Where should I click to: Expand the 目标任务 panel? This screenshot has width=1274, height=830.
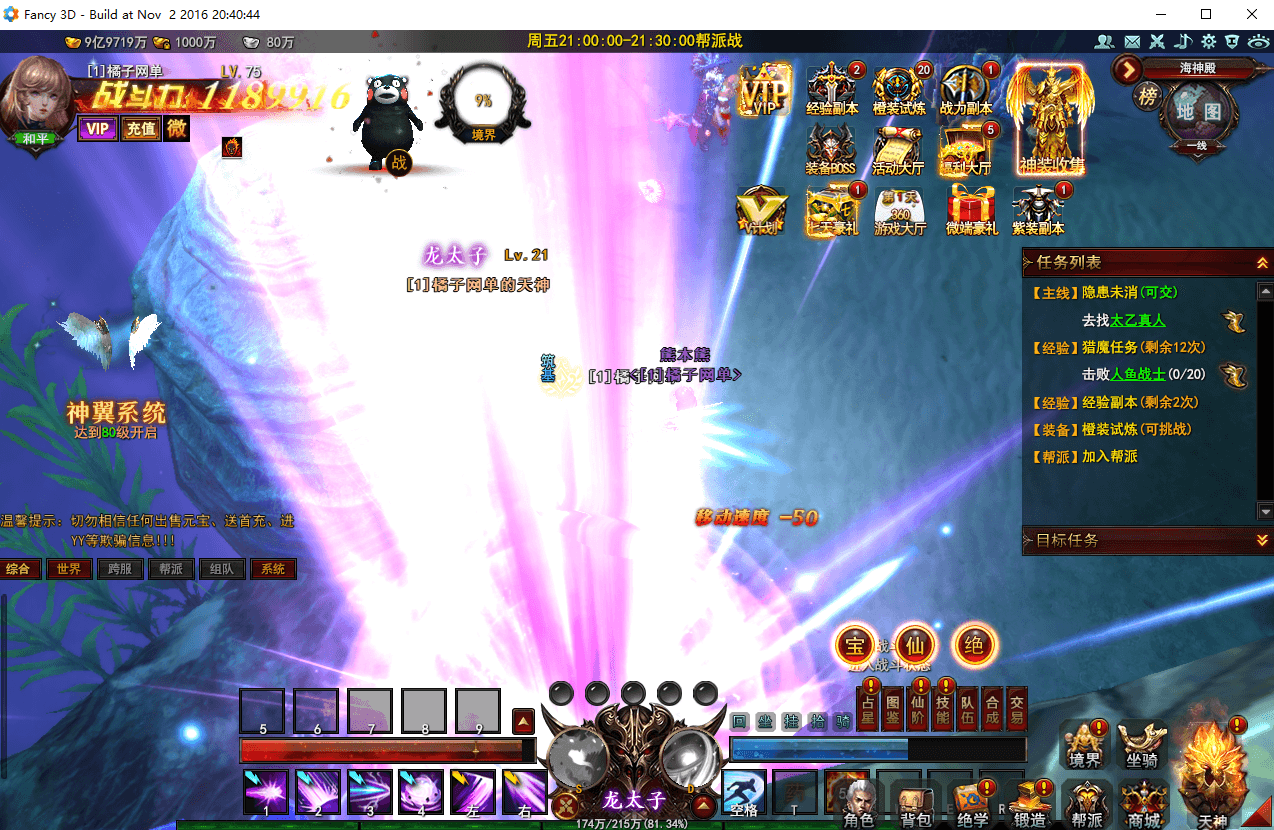[x=1263, y=540]
